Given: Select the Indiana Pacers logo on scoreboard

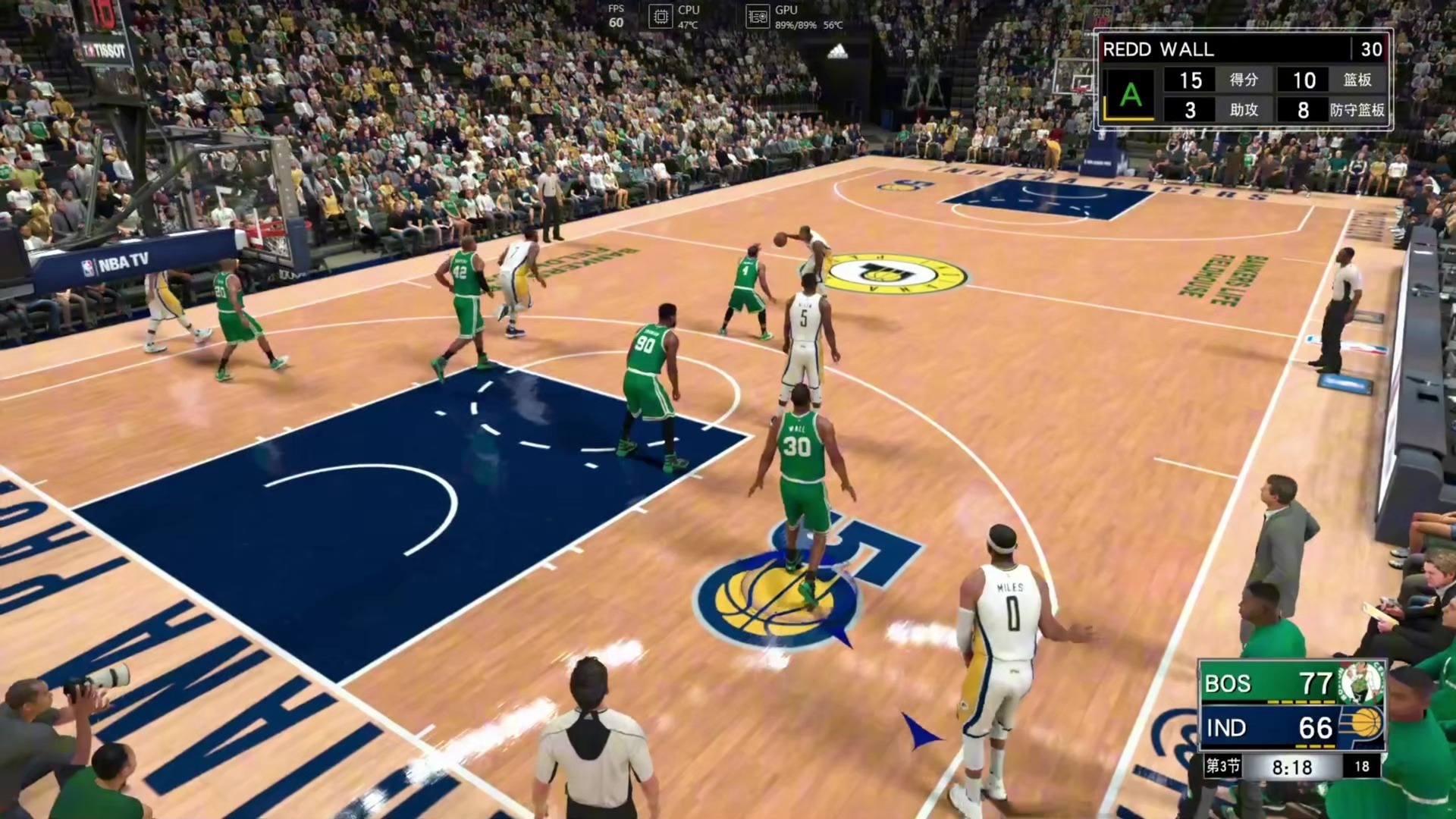Looking at the screenshot, I should [1363, 726].
